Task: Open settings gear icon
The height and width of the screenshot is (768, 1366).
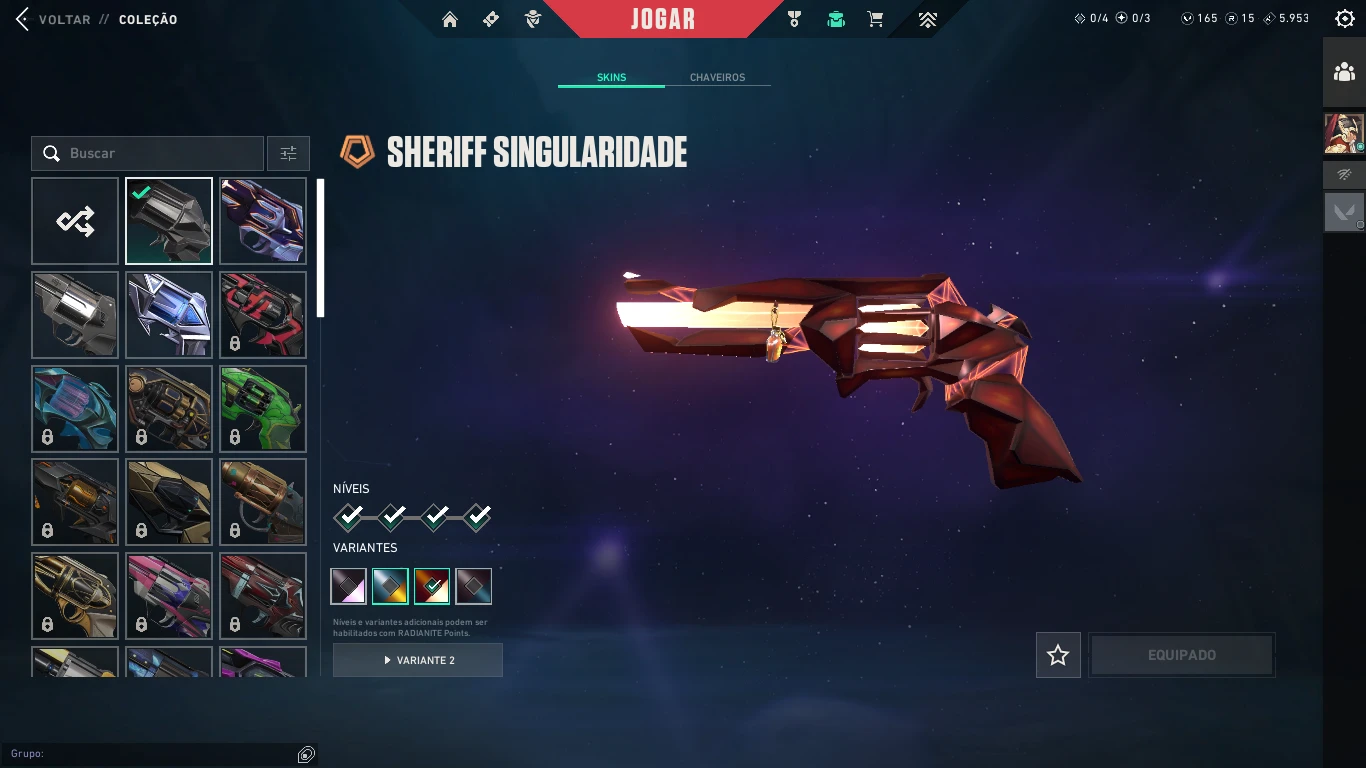Action: tap(1344, 19)
